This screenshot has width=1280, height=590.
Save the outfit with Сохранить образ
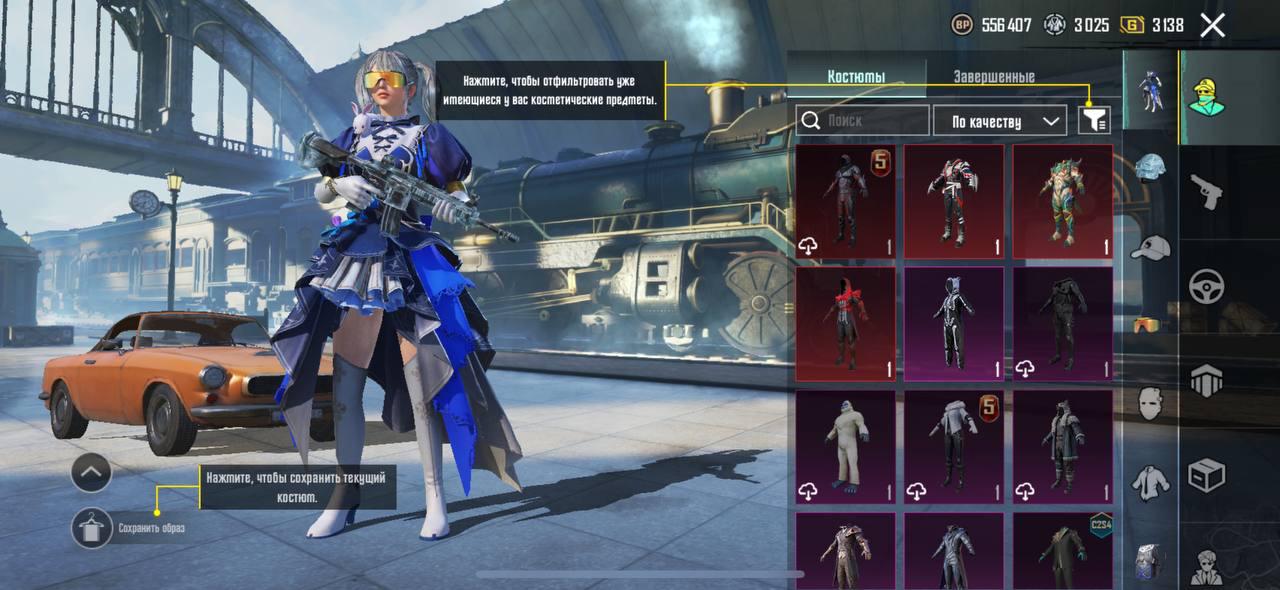coord(93,527)
